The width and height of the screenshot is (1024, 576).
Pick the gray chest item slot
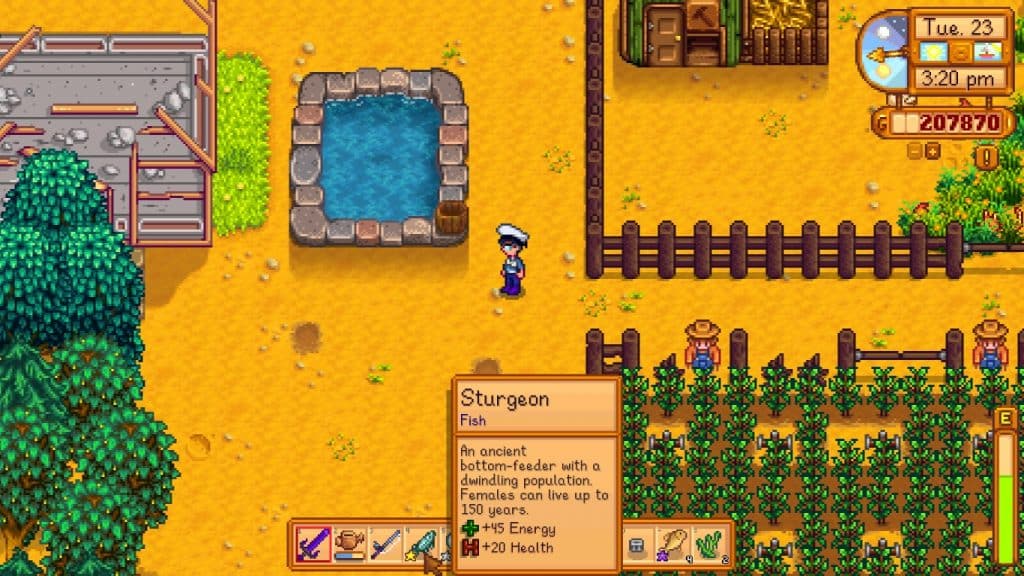636,545
